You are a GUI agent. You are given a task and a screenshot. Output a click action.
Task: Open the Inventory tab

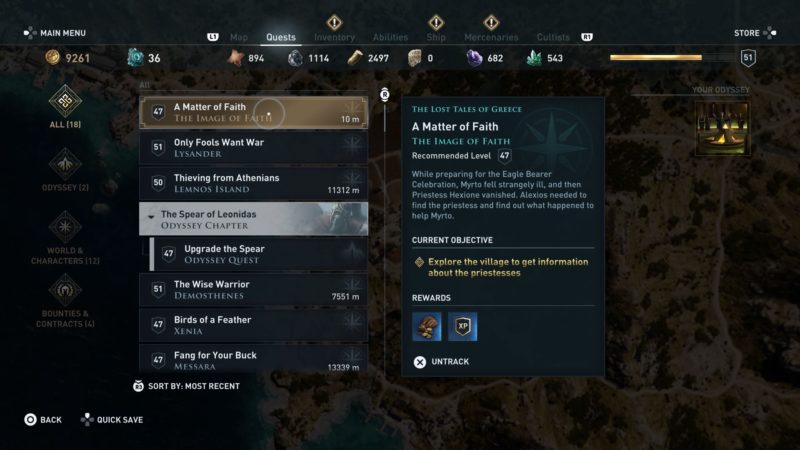(334, 38)
